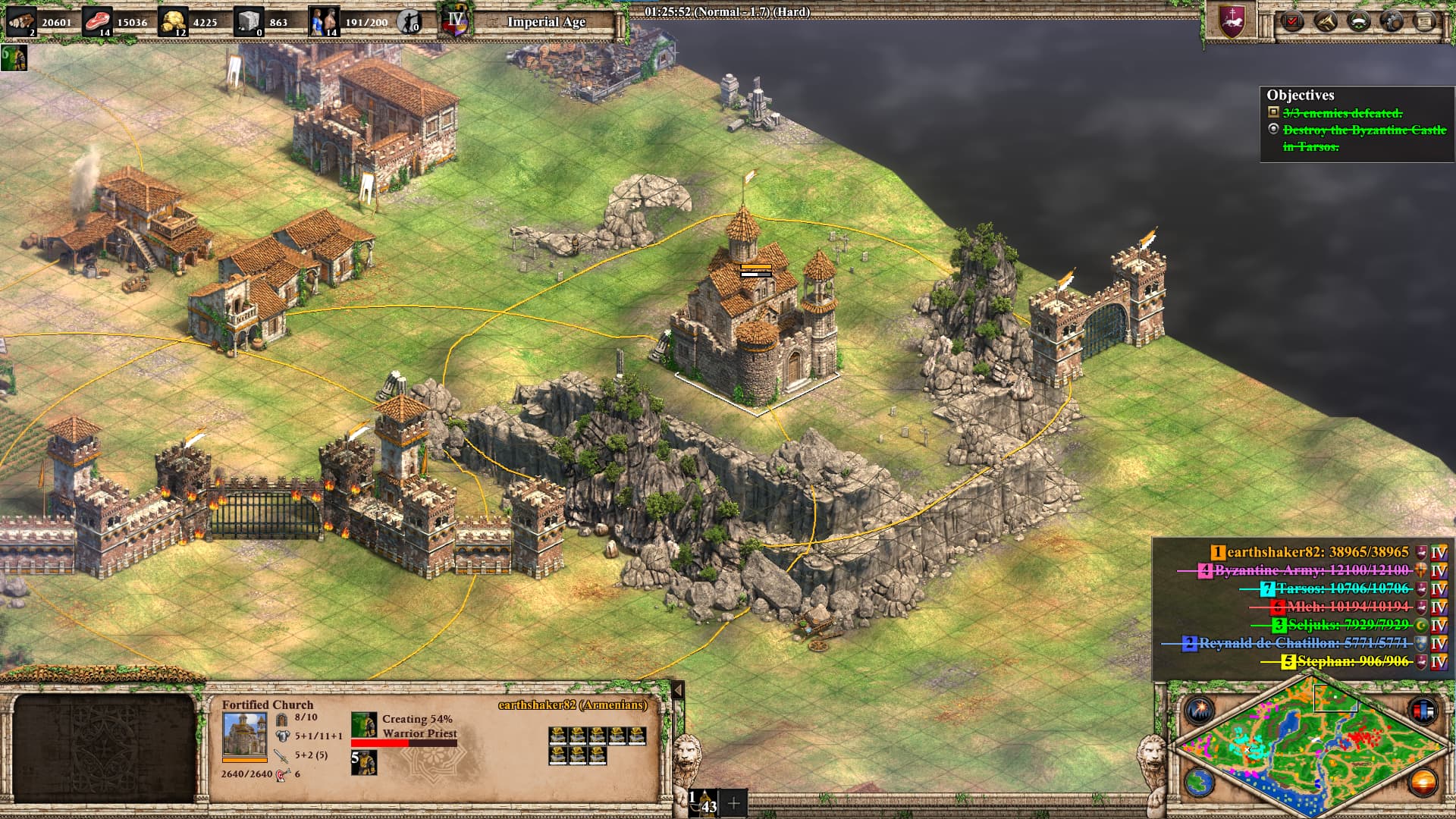
Task: Add a new control group with plus
Action: click(x=733, y=803)
